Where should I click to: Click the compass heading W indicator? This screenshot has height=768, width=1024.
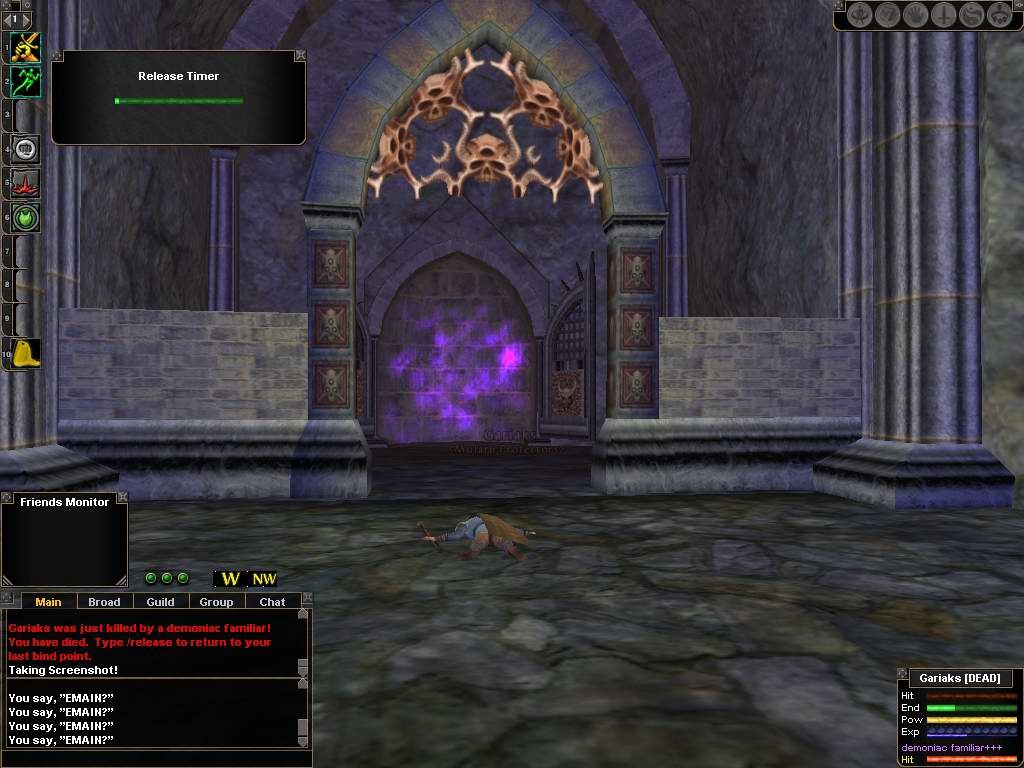(x=231, y=579)
